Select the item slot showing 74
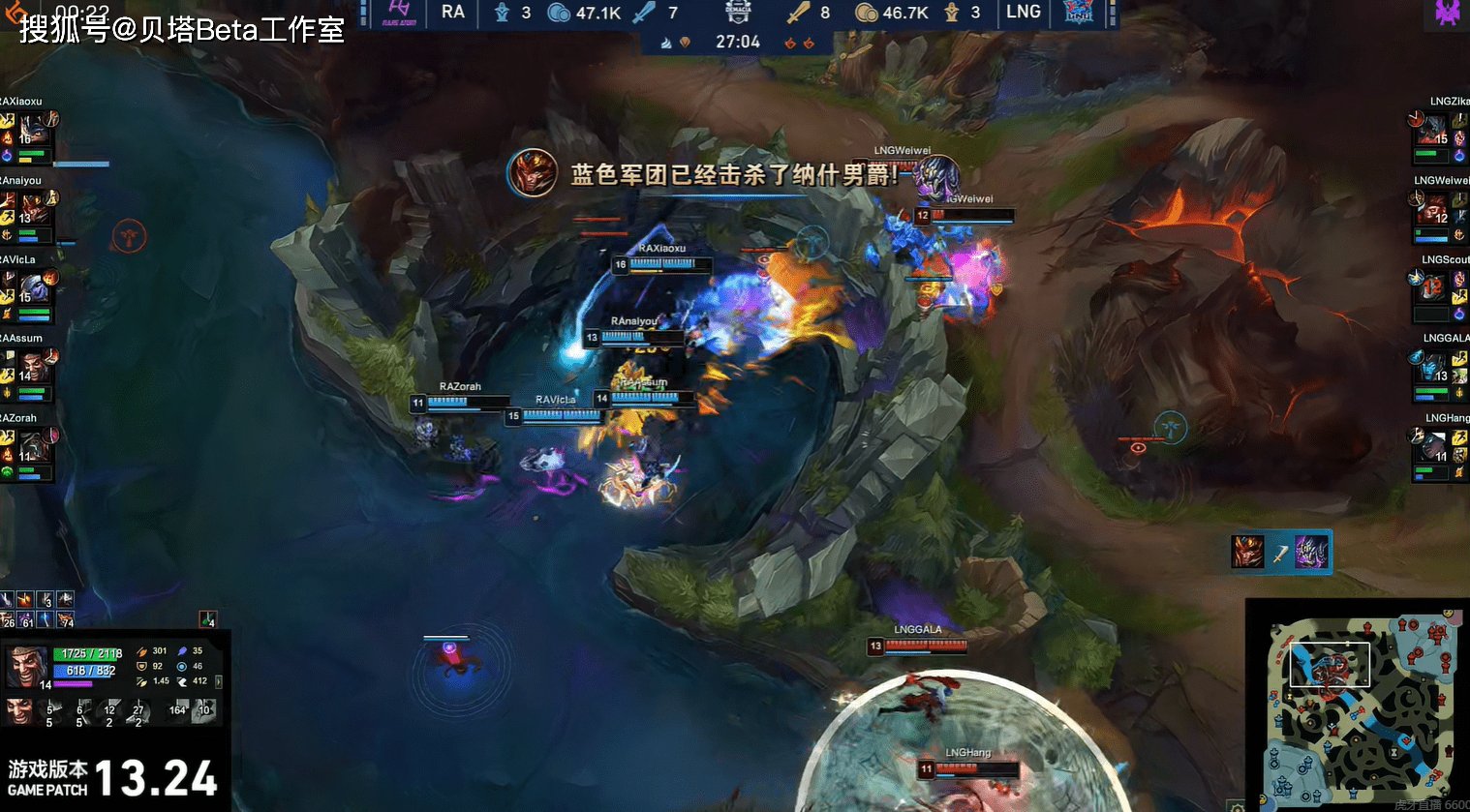Viewport: 1470px width, 812px height. pyautogui.click(x=66, y=619)
